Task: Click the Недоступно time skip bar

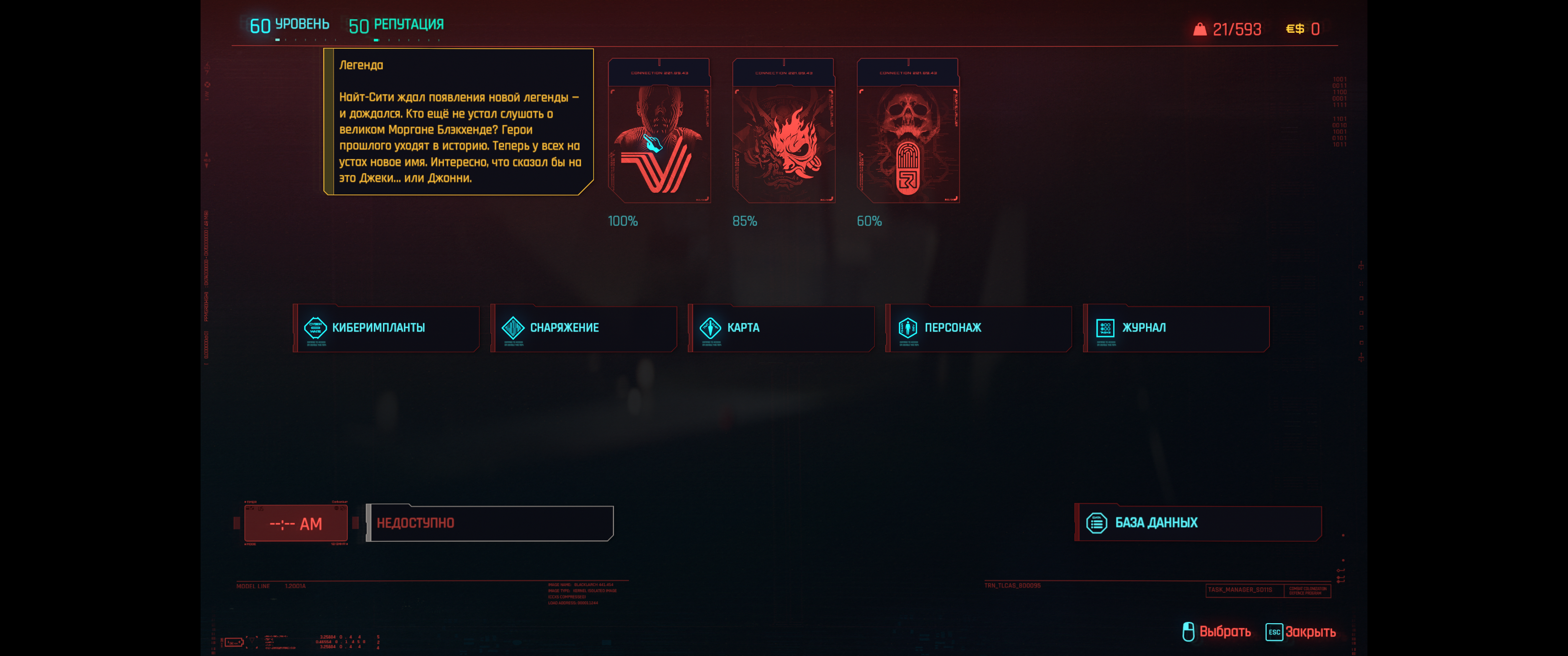Action: 490,523
